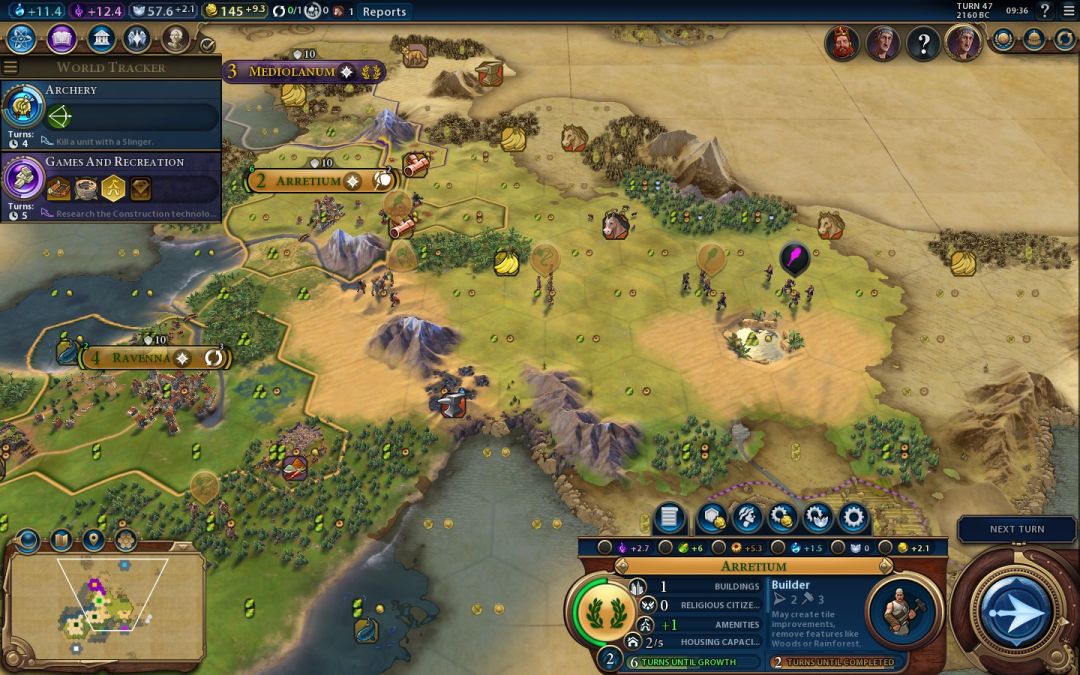Screen dimensions: 1080x675
Task: Open the city details scroll button
Action: (x=671, y=518)
